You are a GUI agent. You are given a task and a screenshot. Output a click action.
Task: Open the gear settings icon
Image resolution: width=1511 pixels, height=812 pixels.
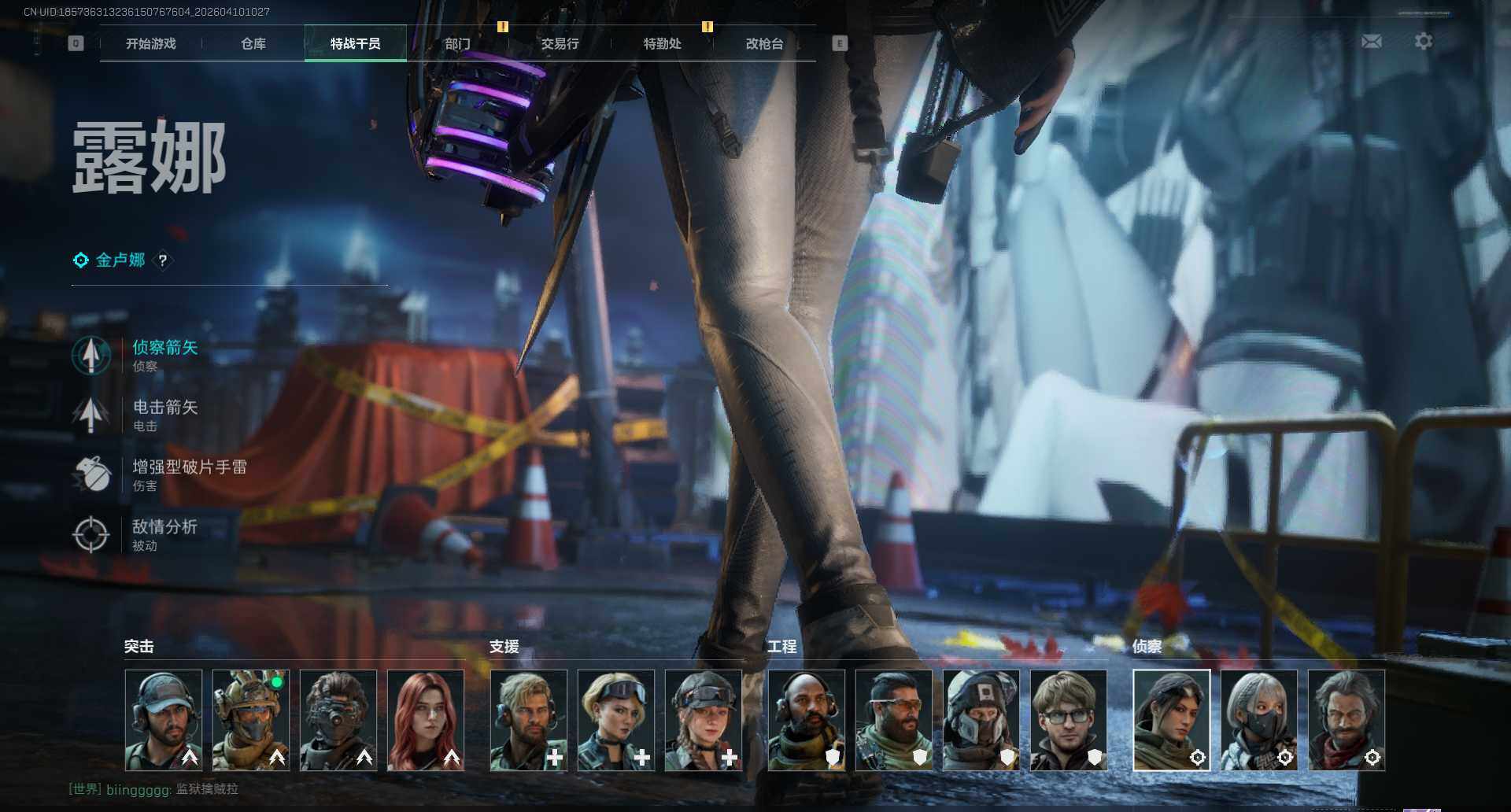tap(1423, 41)
